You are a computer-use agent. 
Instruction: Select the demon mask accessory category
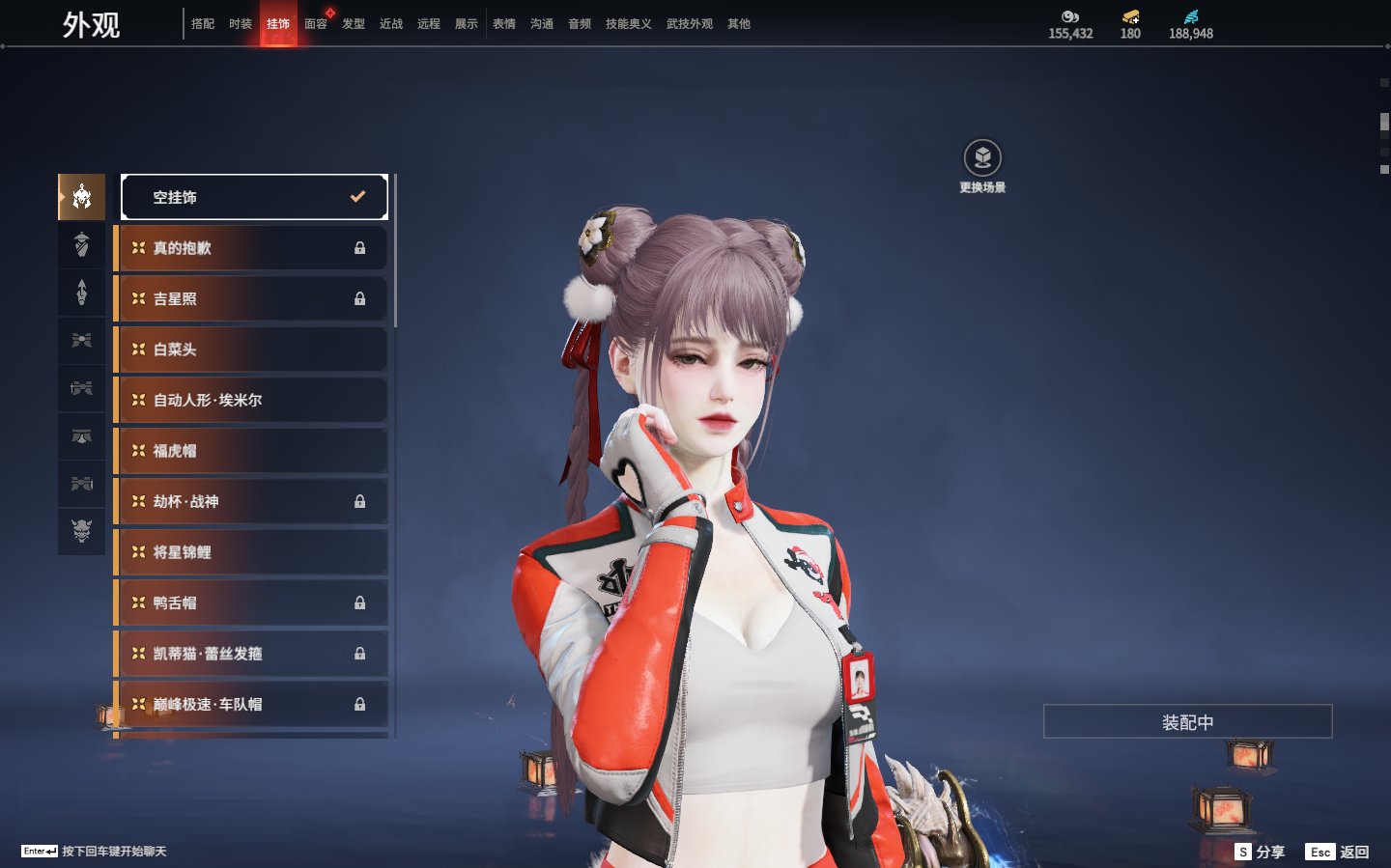coord(82,530)
